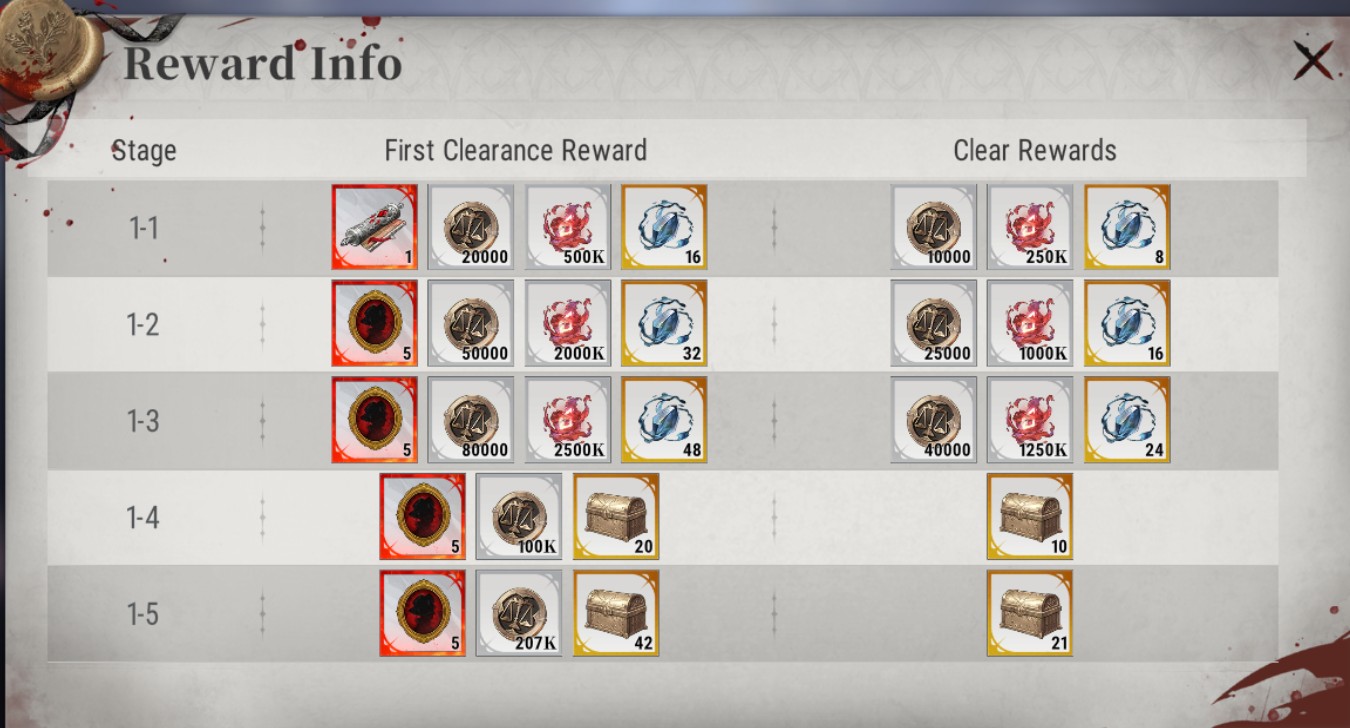Click the red portrait cameo in stage 1-2
The image size is (1350, 728).
(374, 324)
